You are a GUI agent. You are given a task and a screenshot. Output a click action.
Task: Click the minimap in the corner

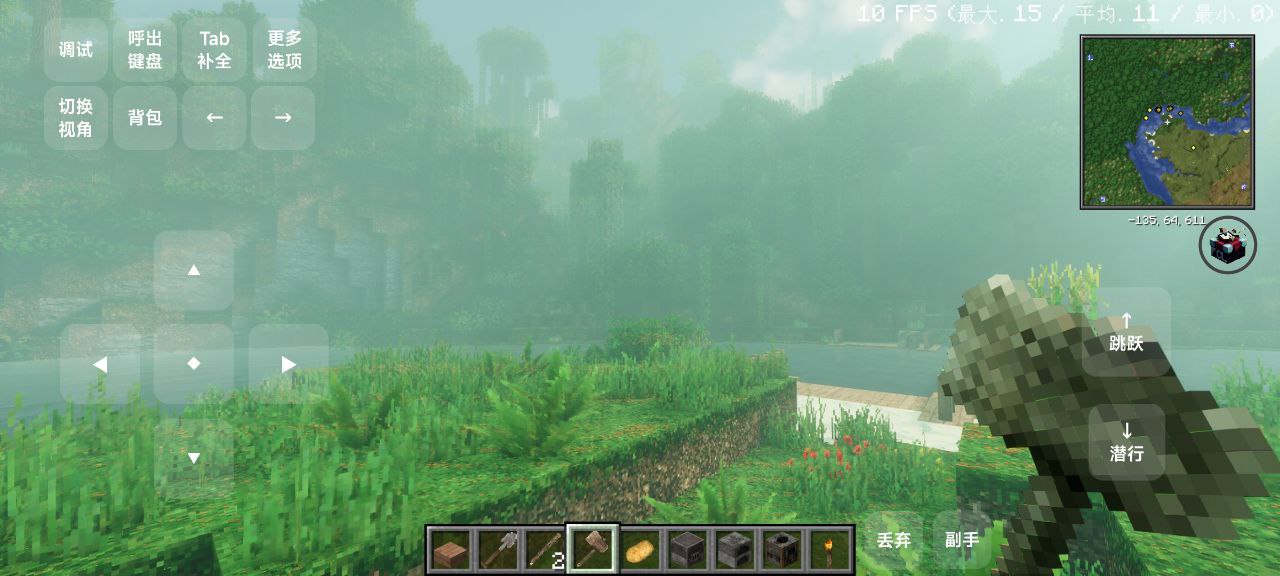click(1167, 122)
